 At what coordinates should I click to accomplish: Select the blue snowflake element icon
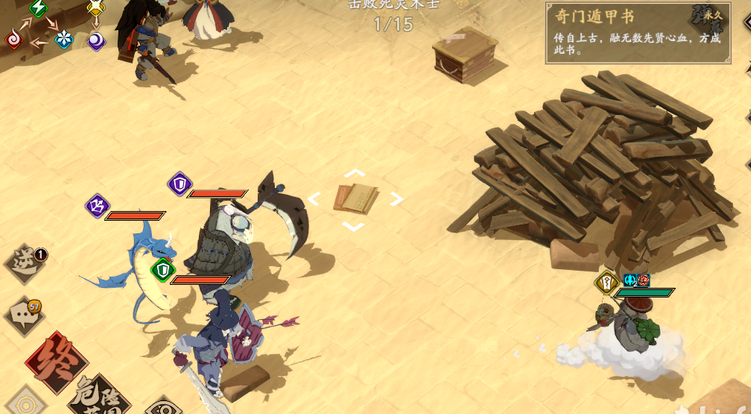pos(64,39)
